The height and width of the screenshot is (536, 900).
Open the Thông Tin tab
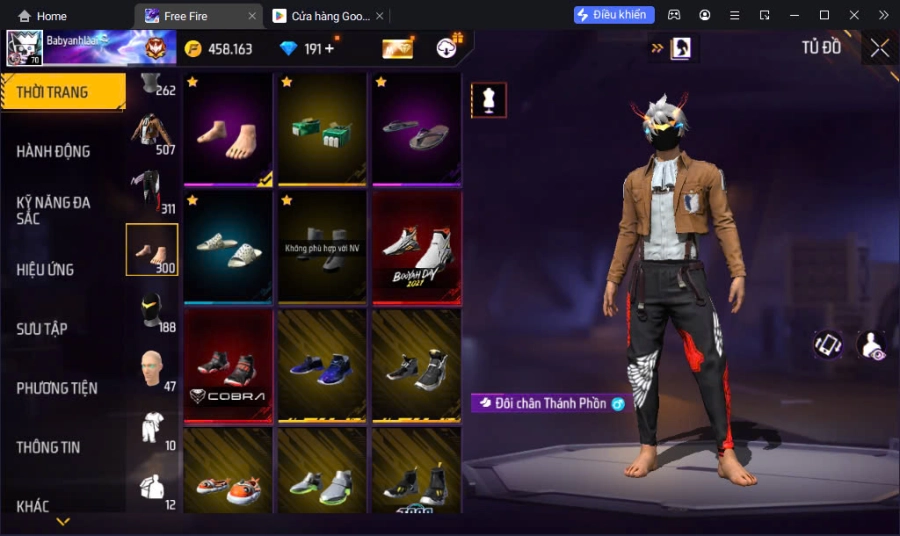[x=48, y=447]
